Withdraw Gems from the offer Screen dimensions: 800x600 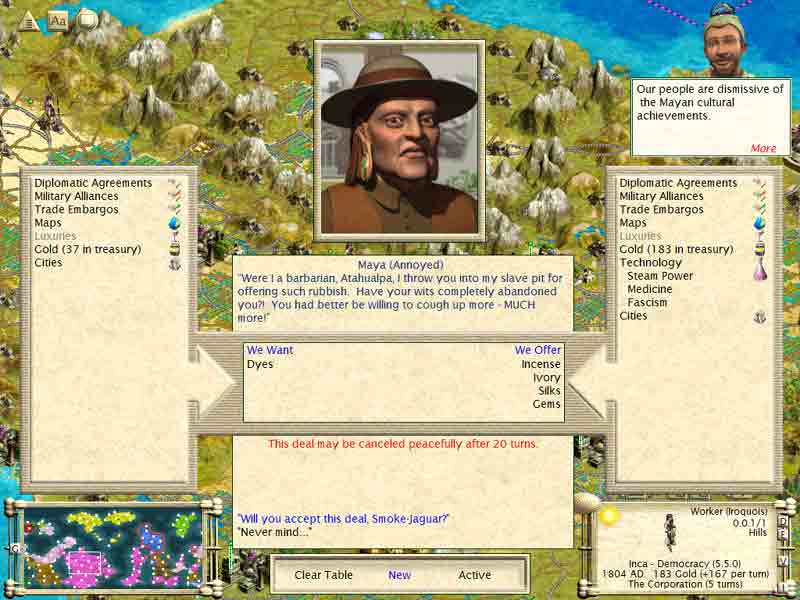tap(546, 404)
